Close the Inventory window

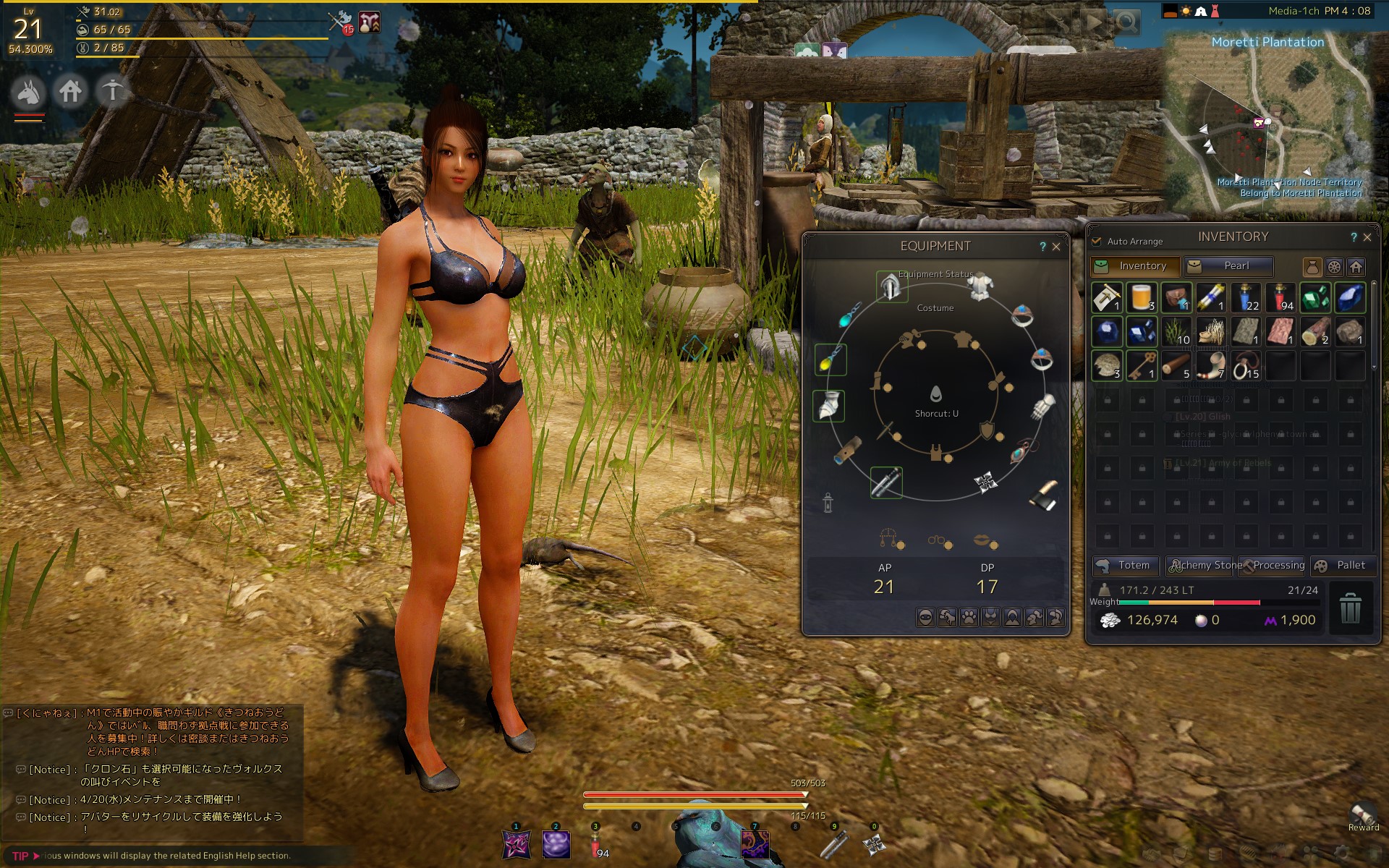1367,237
